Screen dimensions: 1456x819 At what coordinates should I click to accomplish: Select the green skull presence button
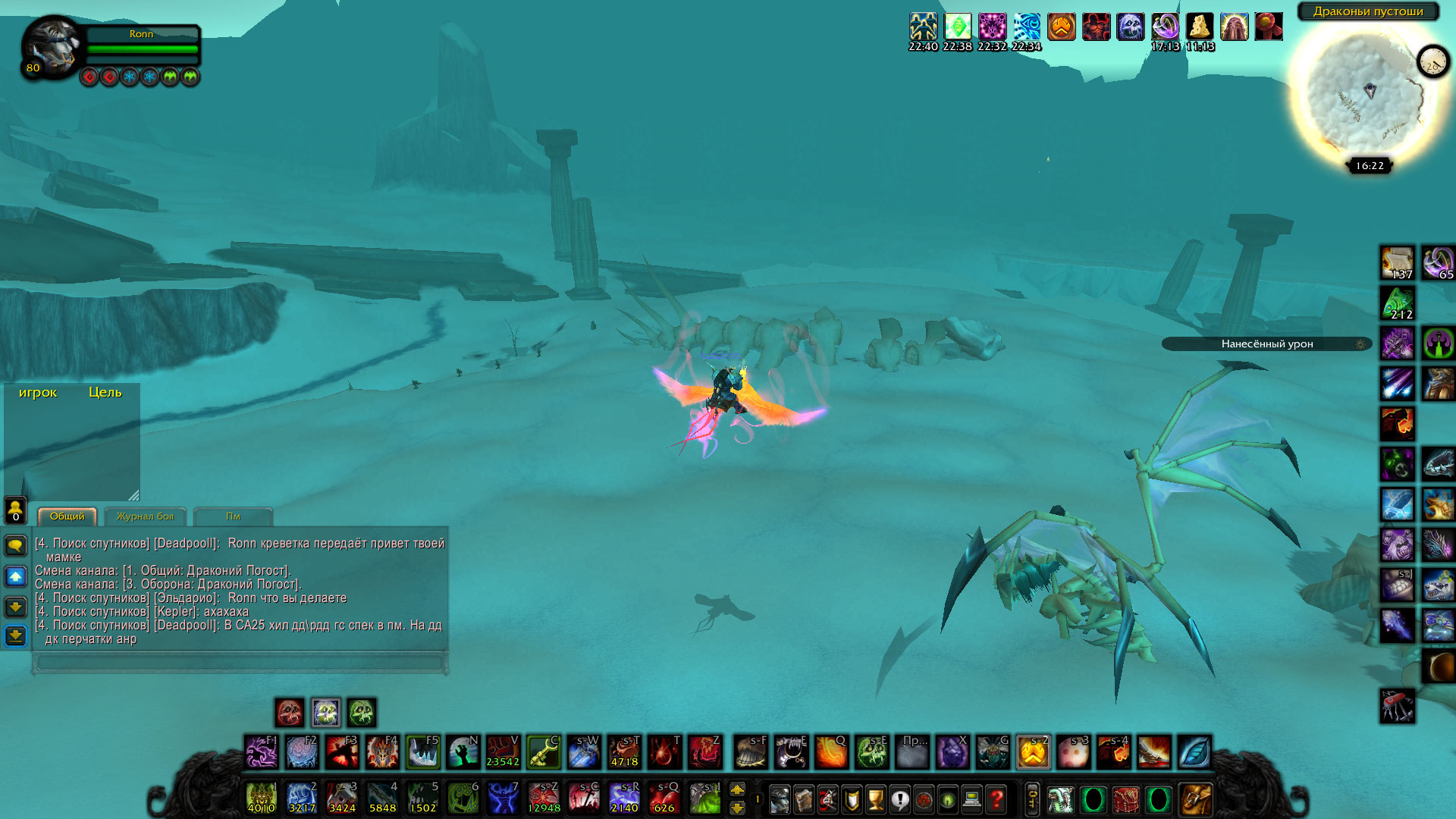362,713
